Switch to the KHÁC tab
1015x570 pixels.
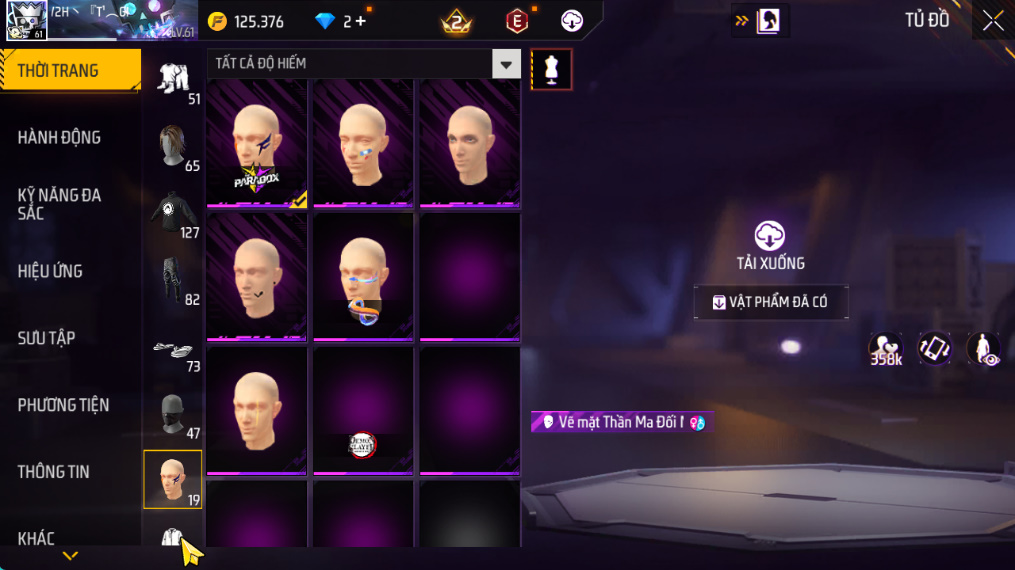click(36, 538)
